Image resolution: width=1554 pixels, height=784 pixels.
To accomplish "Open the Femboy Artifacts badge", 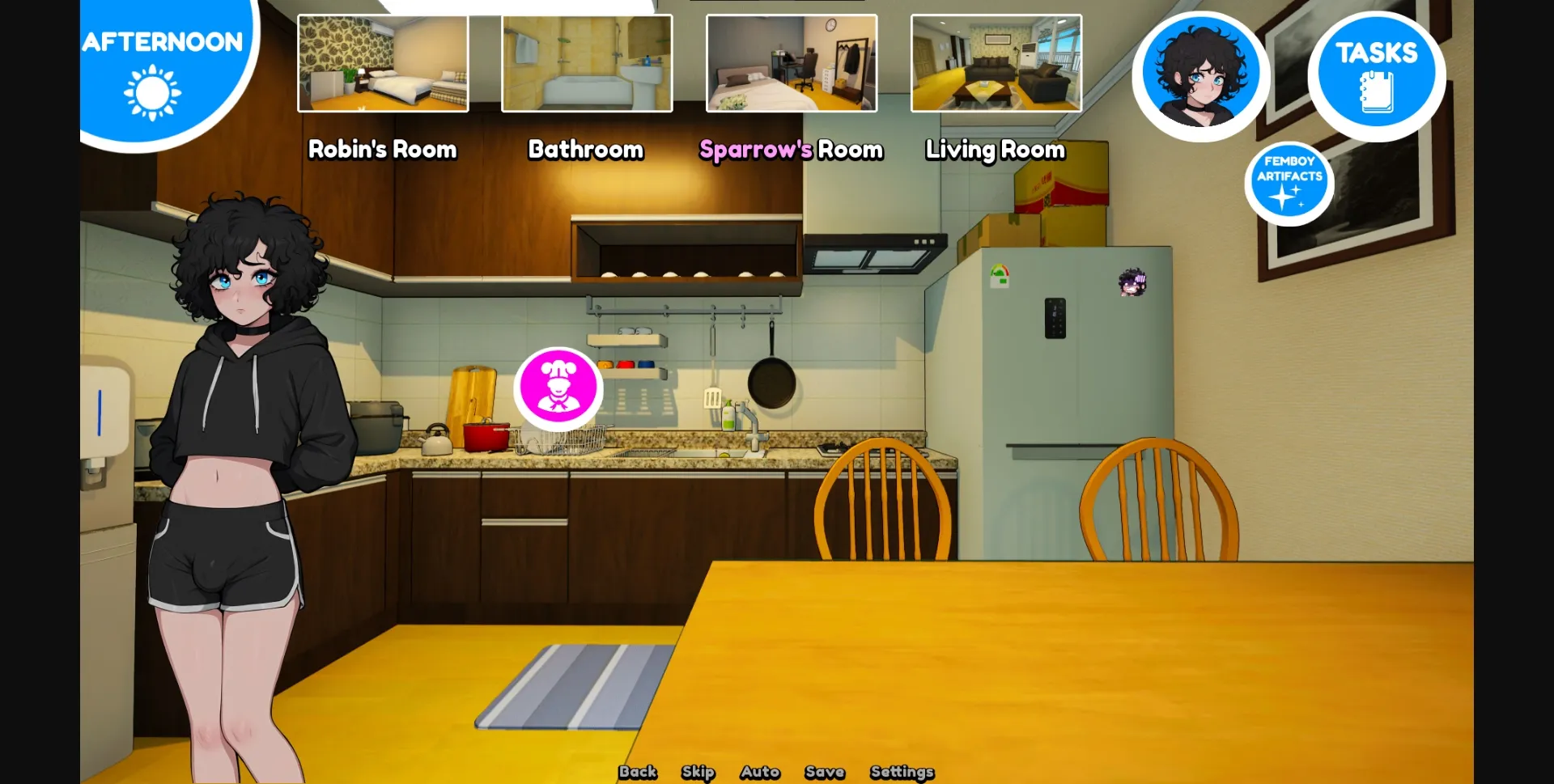I will [1290, 181].
